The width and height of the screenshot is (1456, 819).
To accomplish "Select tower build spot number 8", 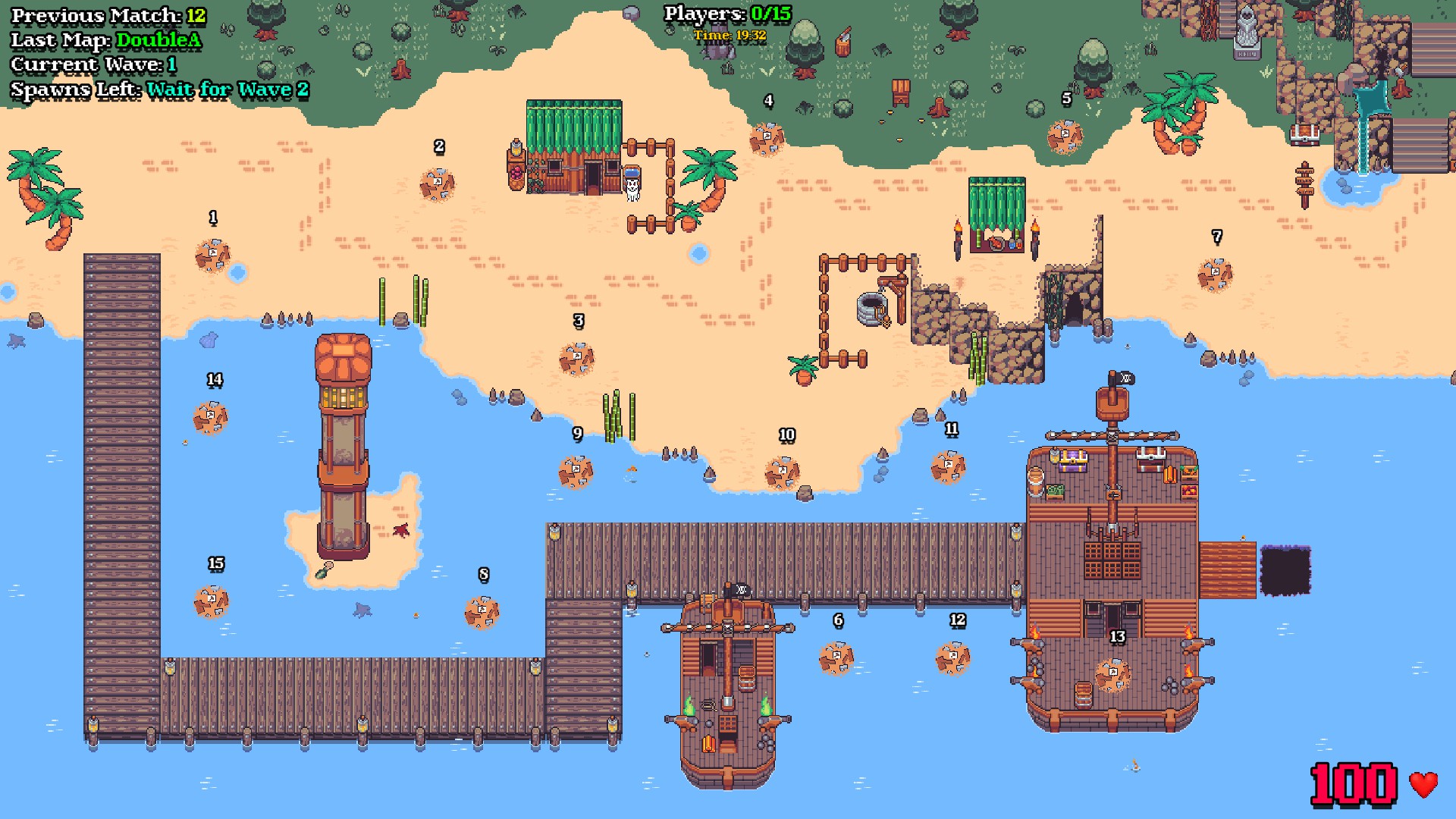I will (x=482, y=612).
